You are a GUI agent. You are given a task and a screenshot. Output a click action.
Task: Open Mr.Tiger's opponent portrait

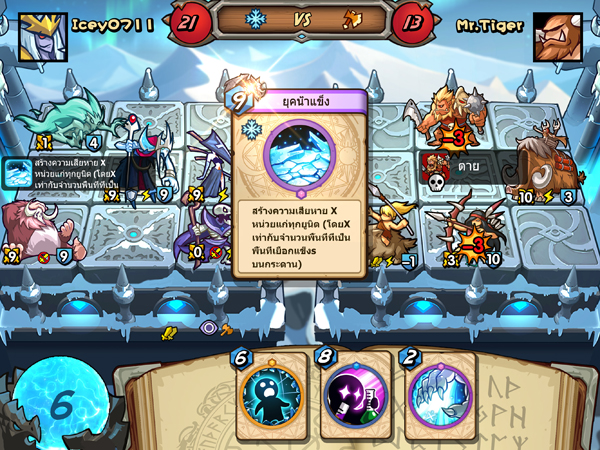557,37
